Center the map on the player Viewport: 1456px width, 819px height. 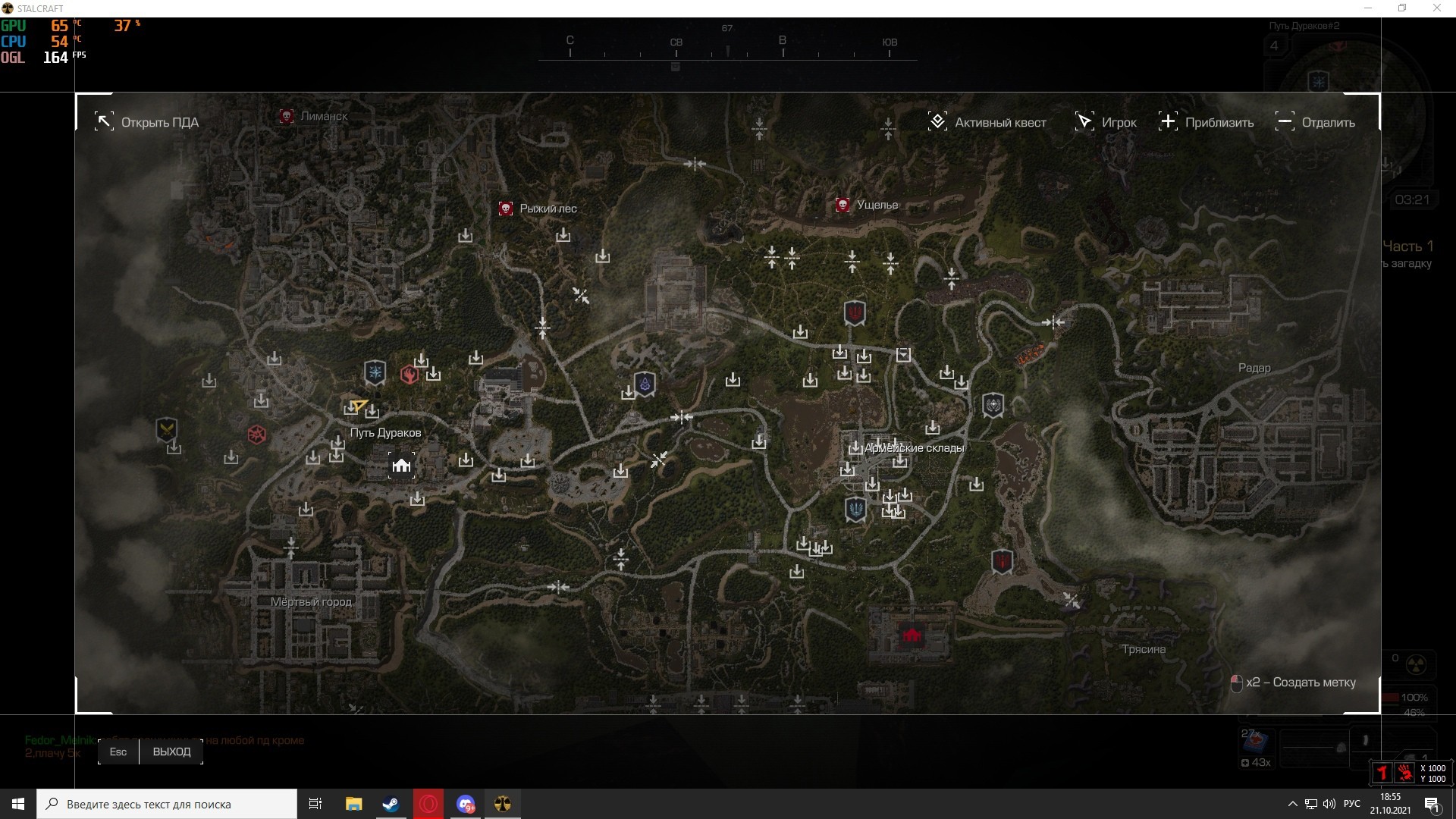[x=1106, y=122]
